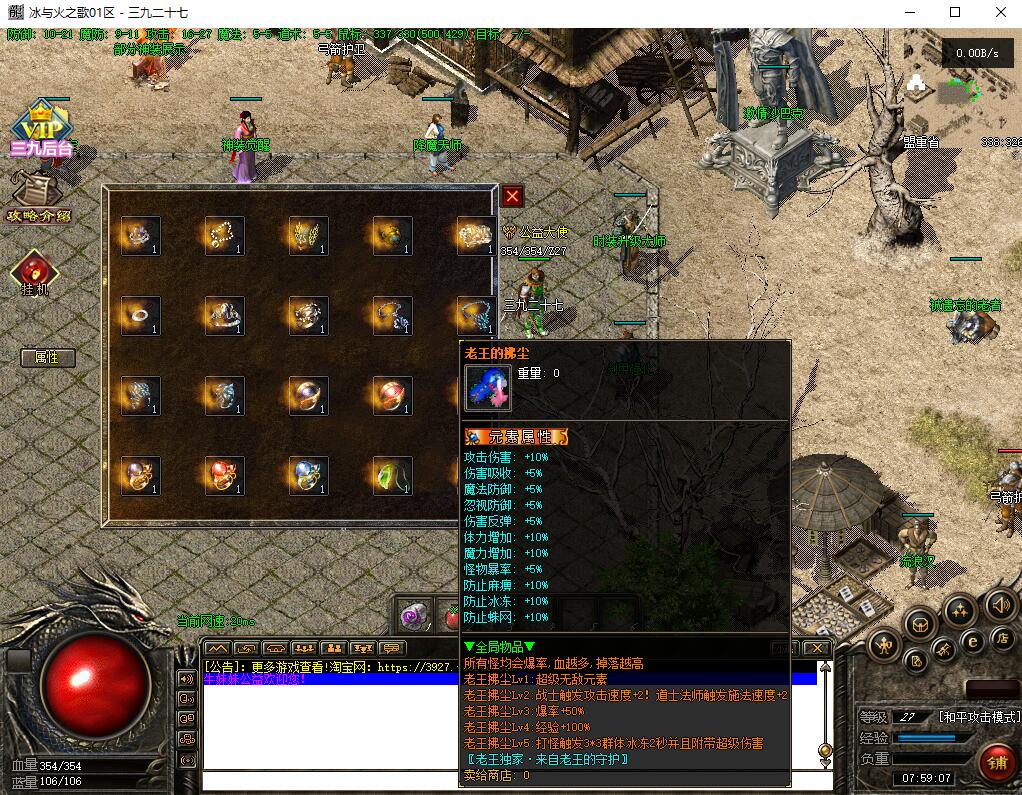This screenshot has height=795, width=1022.
Task: Use the purple swirl hotbar item
Action: click(414, 612)
